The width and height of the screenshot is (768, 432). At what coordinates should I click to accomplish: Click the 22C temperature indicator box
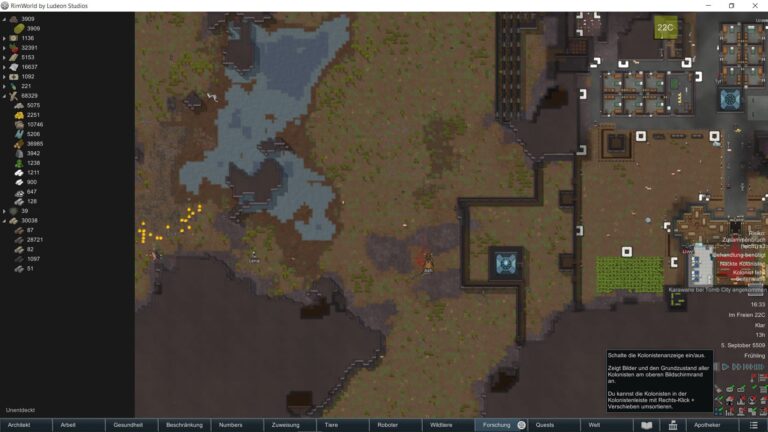click(x=666, y=28)
